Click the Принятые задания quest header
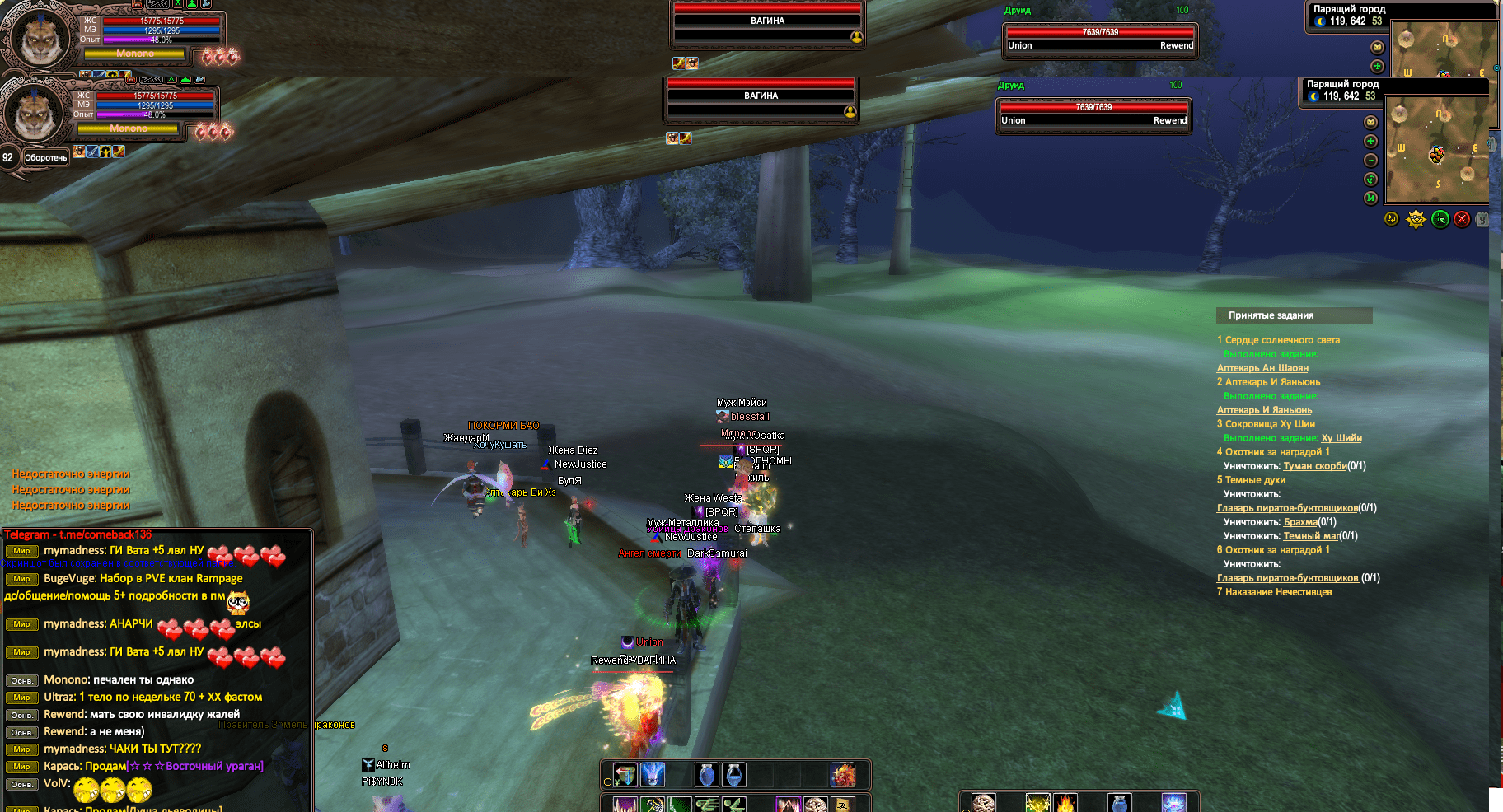Viewport: 1503px width, 812px height. [1271, 315]
